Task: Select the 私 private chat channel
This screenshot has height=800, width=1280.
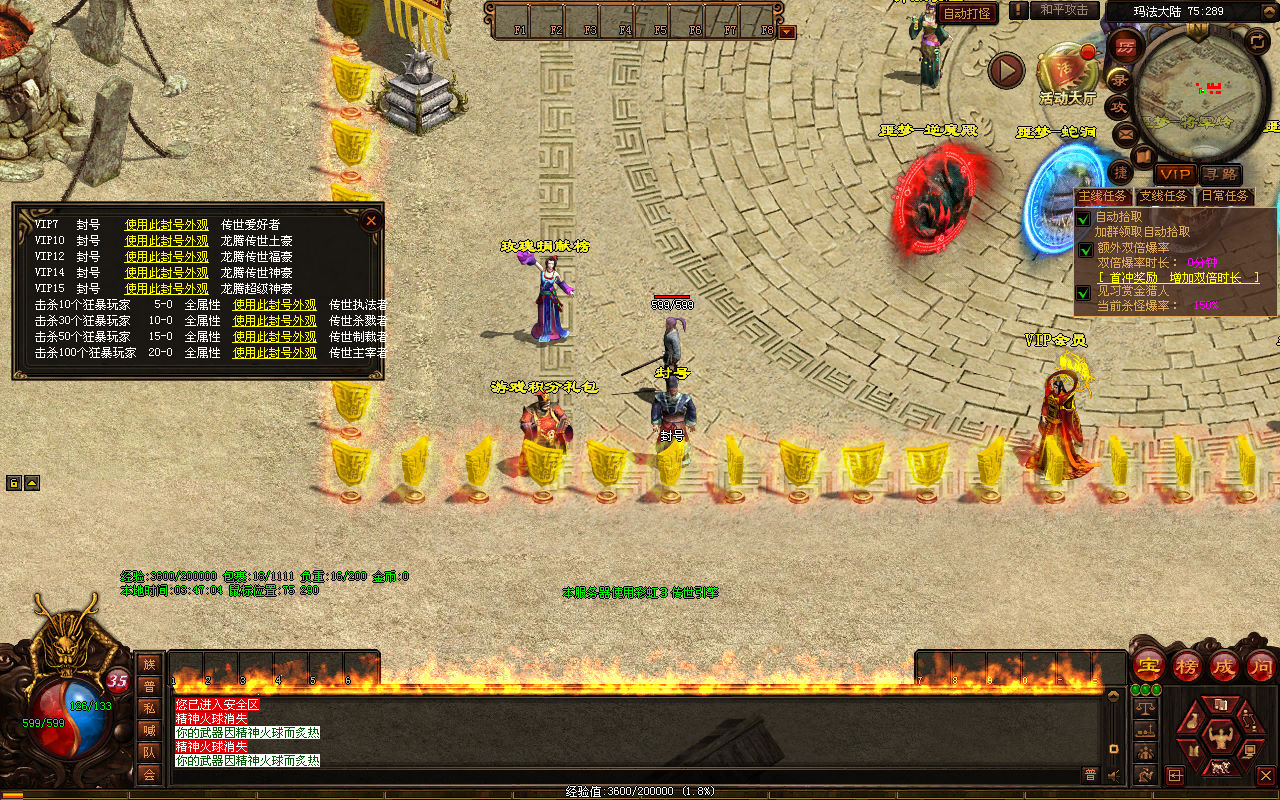Action: [x=149, y=708]
